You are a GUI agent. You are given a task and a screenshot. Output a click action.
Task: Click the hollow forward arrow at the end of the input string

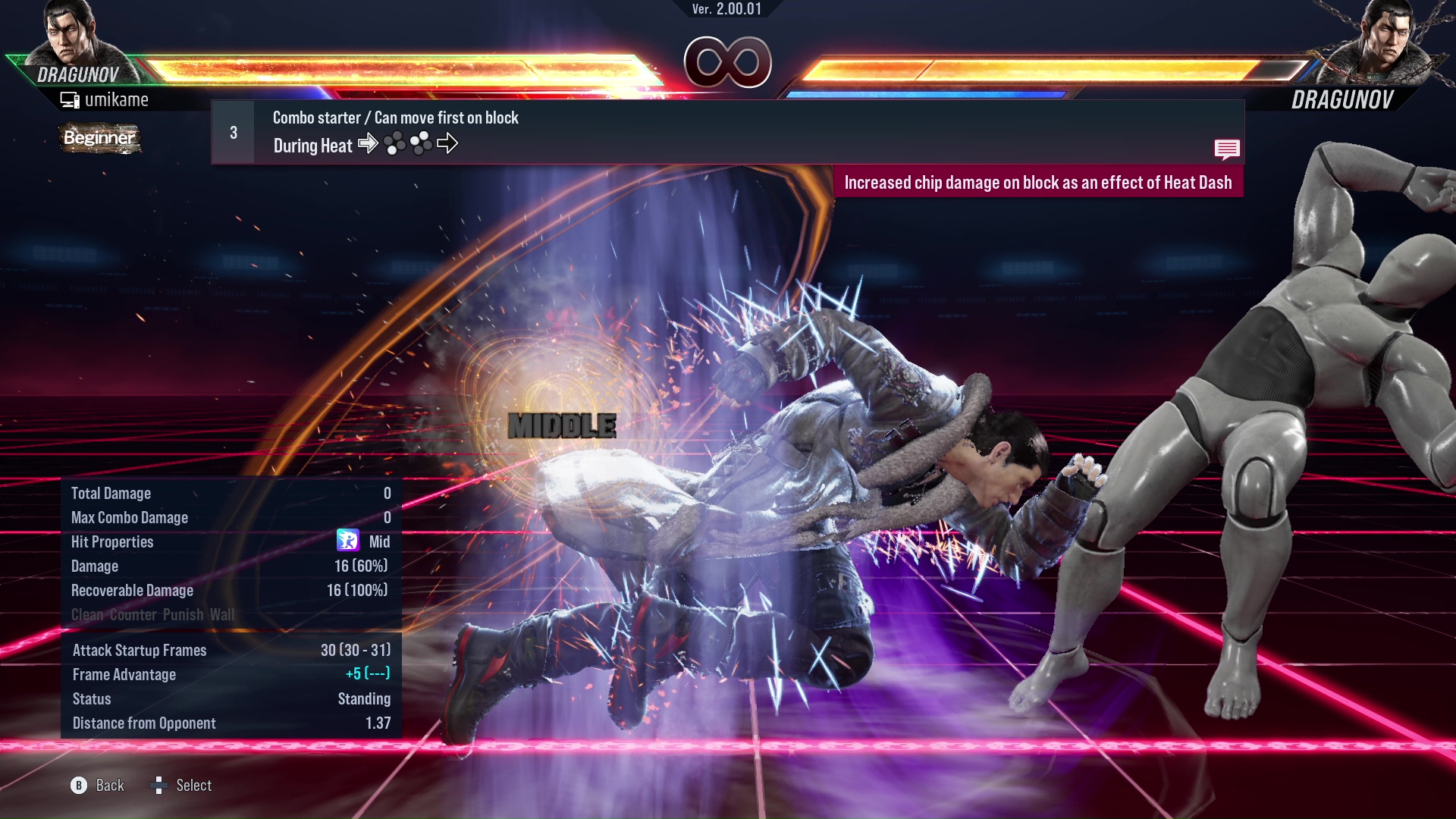(x=449, y=143)
